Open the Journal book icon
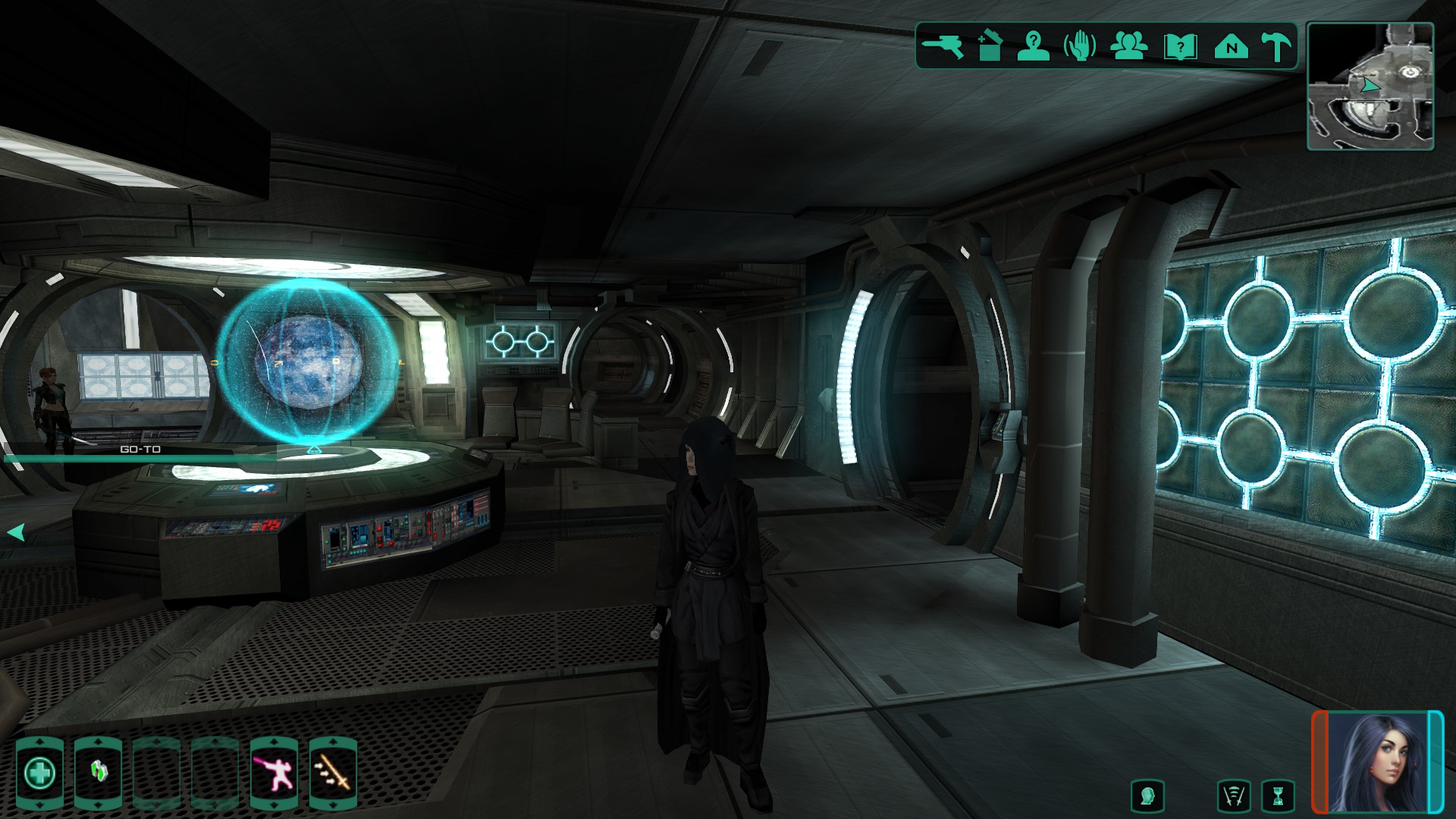This screenshot has width=1456, height=819. tap(1180, 47)
